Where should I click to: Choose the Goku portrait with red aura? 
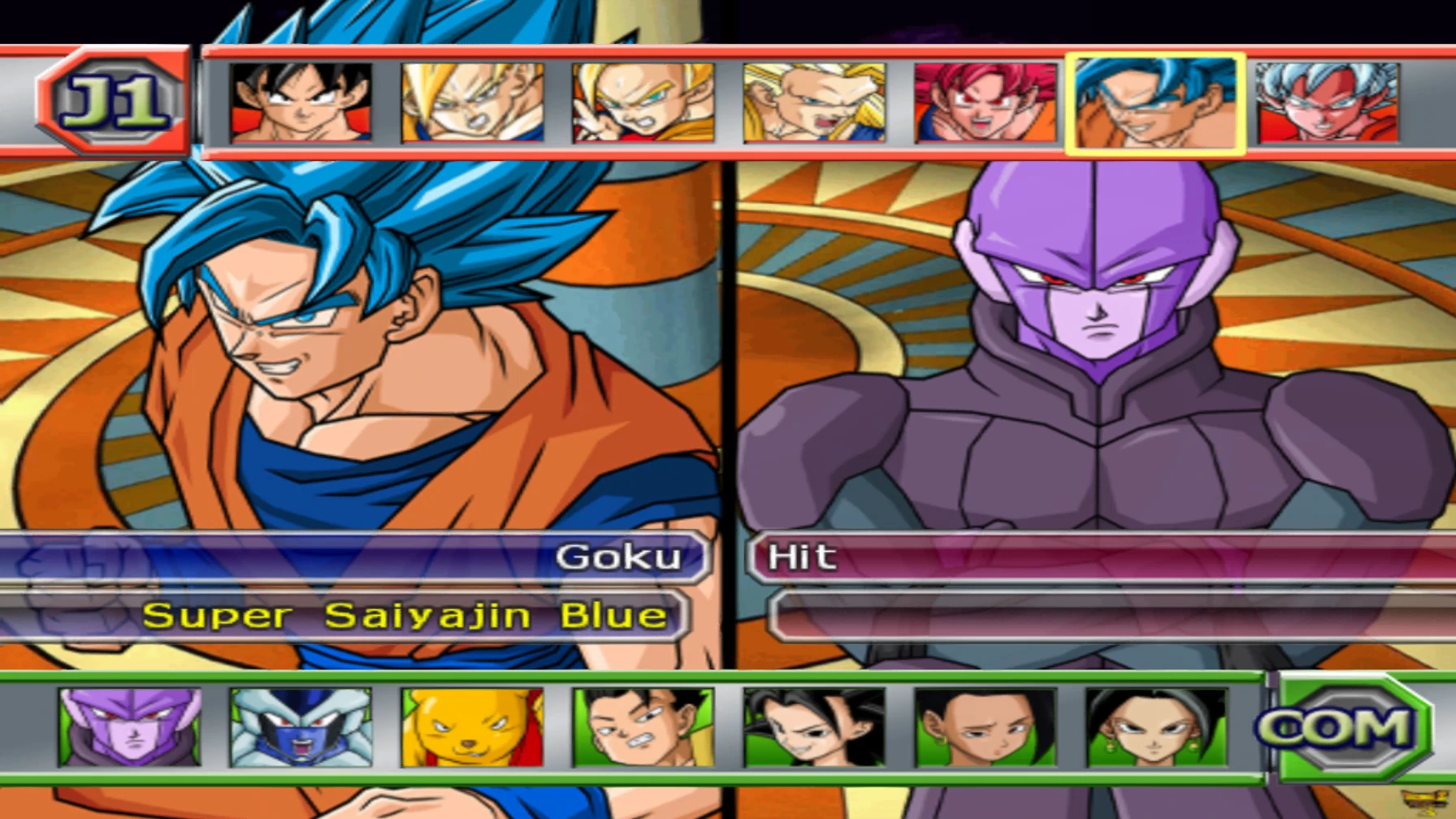click(x=1328, y=103)
